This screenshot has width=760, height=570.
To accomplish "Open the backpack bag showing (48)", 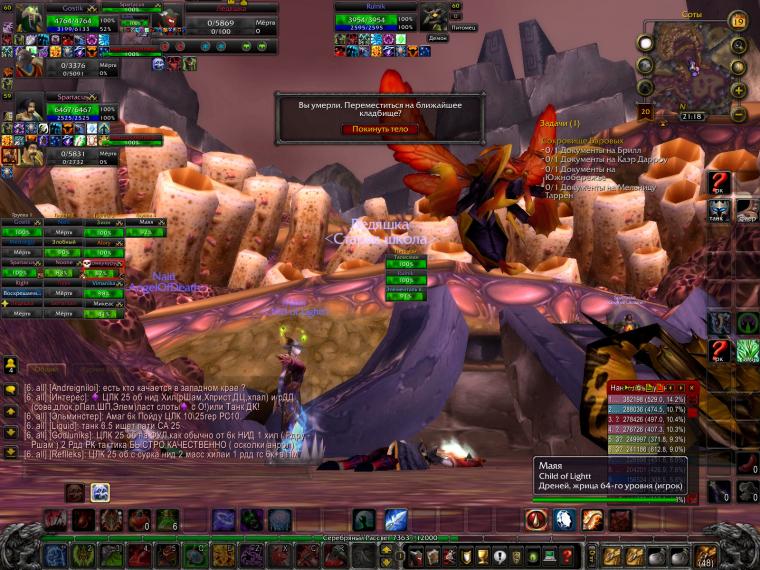I will point(704,556).
